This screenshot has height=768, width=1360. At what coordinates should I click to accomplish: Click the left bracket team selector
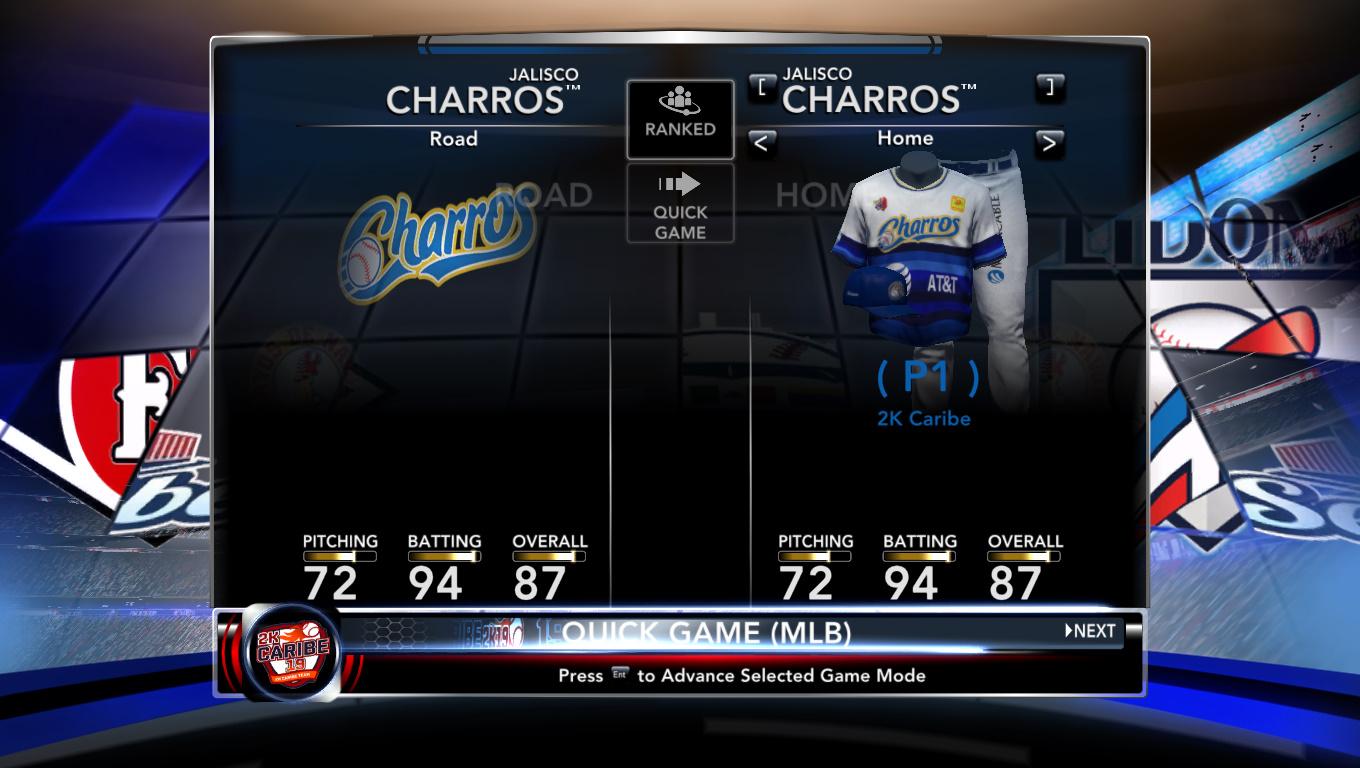coord(762,86)
